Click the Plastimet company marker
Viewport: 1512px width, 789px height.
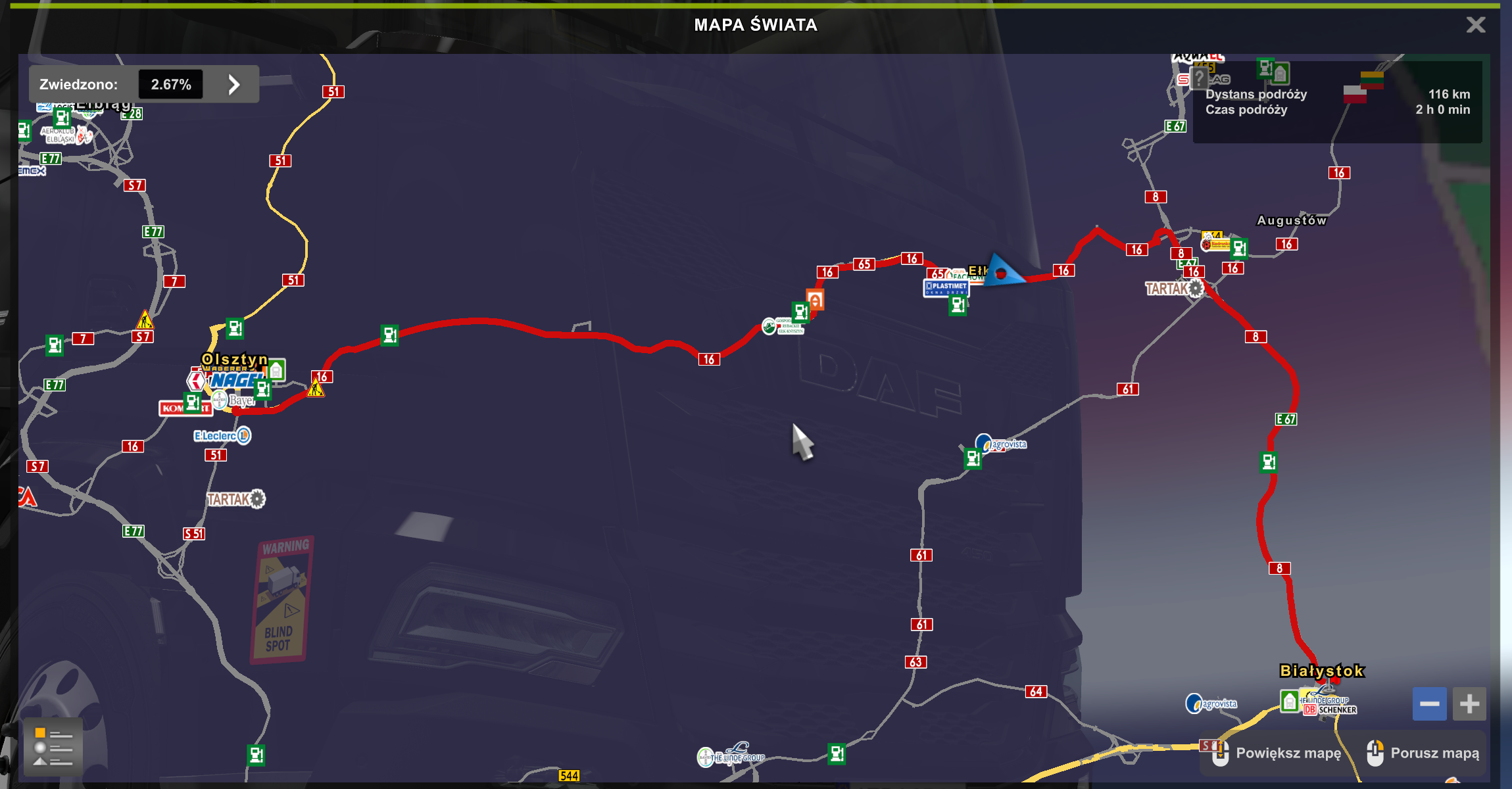tap(946, 287)
